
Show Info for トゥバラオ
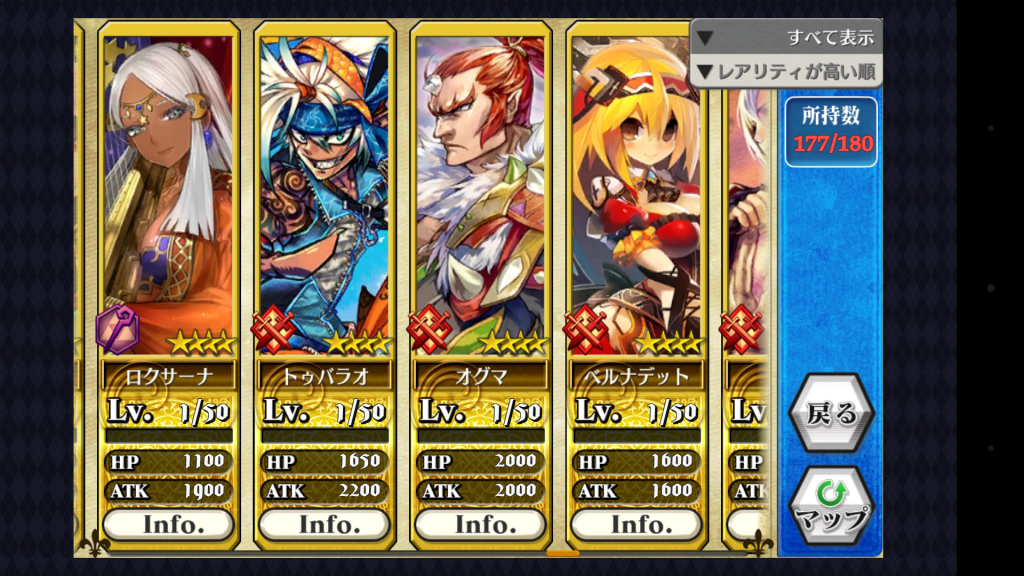pos(324,524)
